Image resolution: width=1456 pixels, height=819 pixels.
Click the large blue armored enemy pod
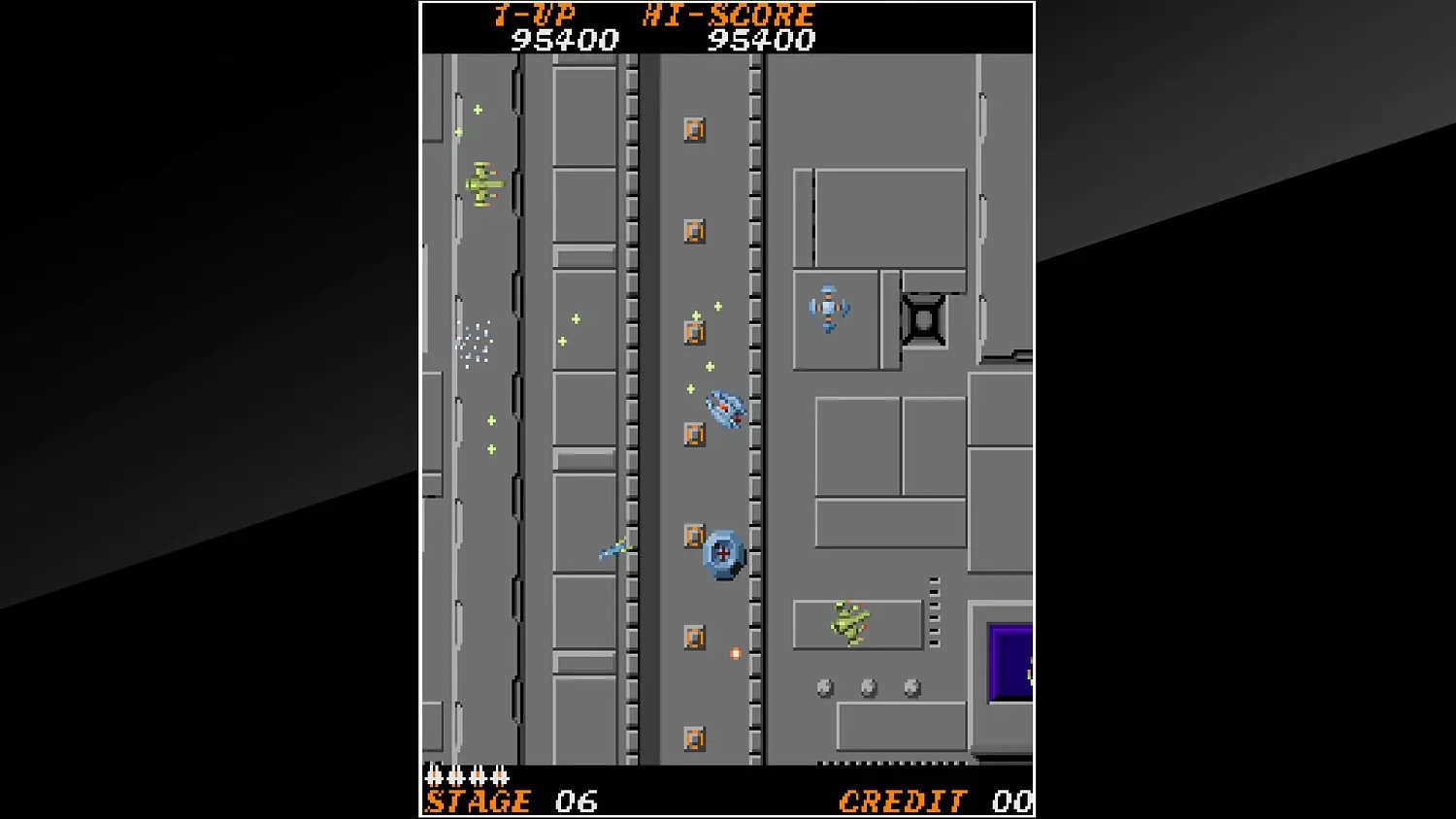(722, 553)
